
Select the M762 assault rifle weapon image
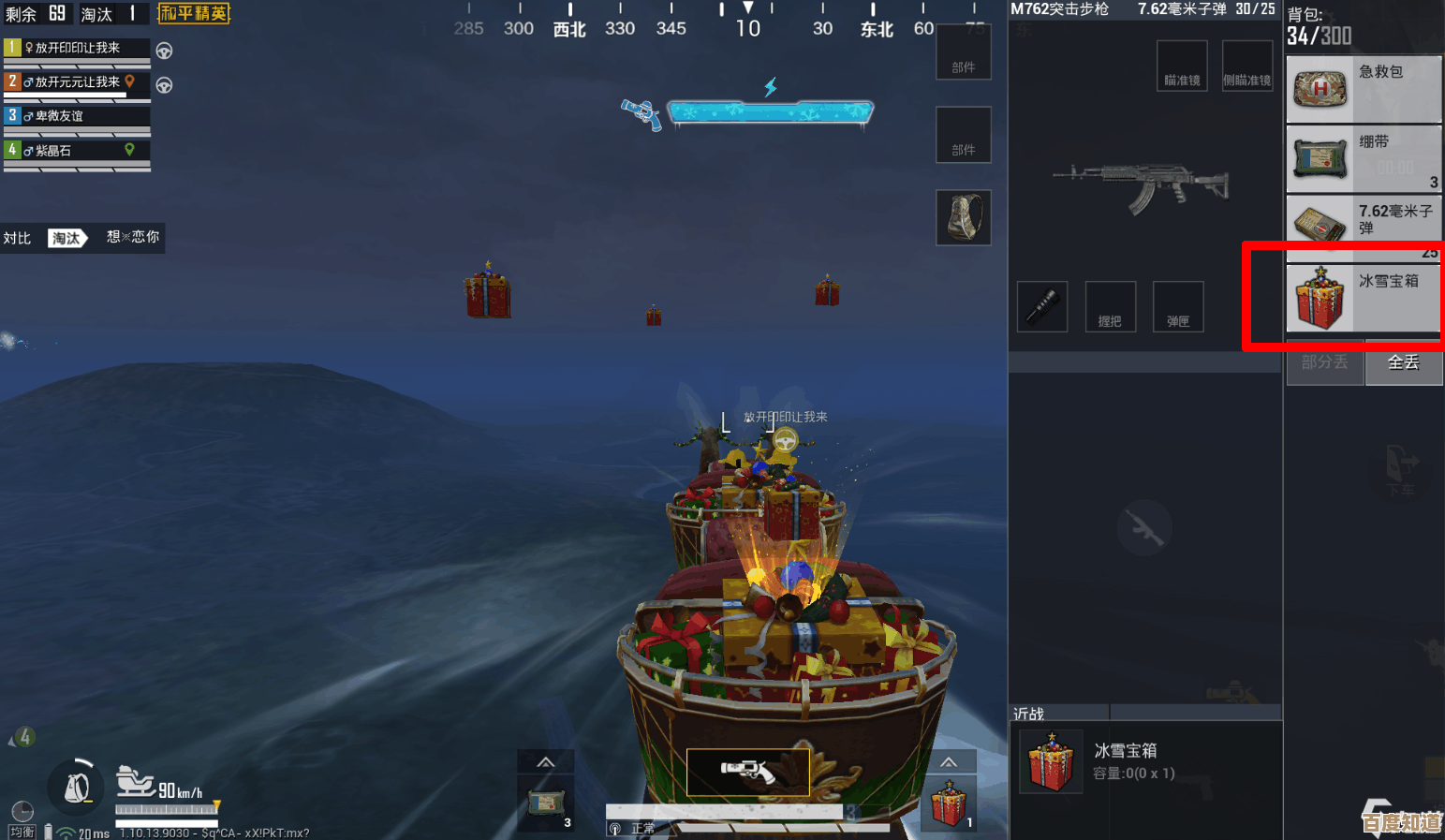tap(1141, 184)
